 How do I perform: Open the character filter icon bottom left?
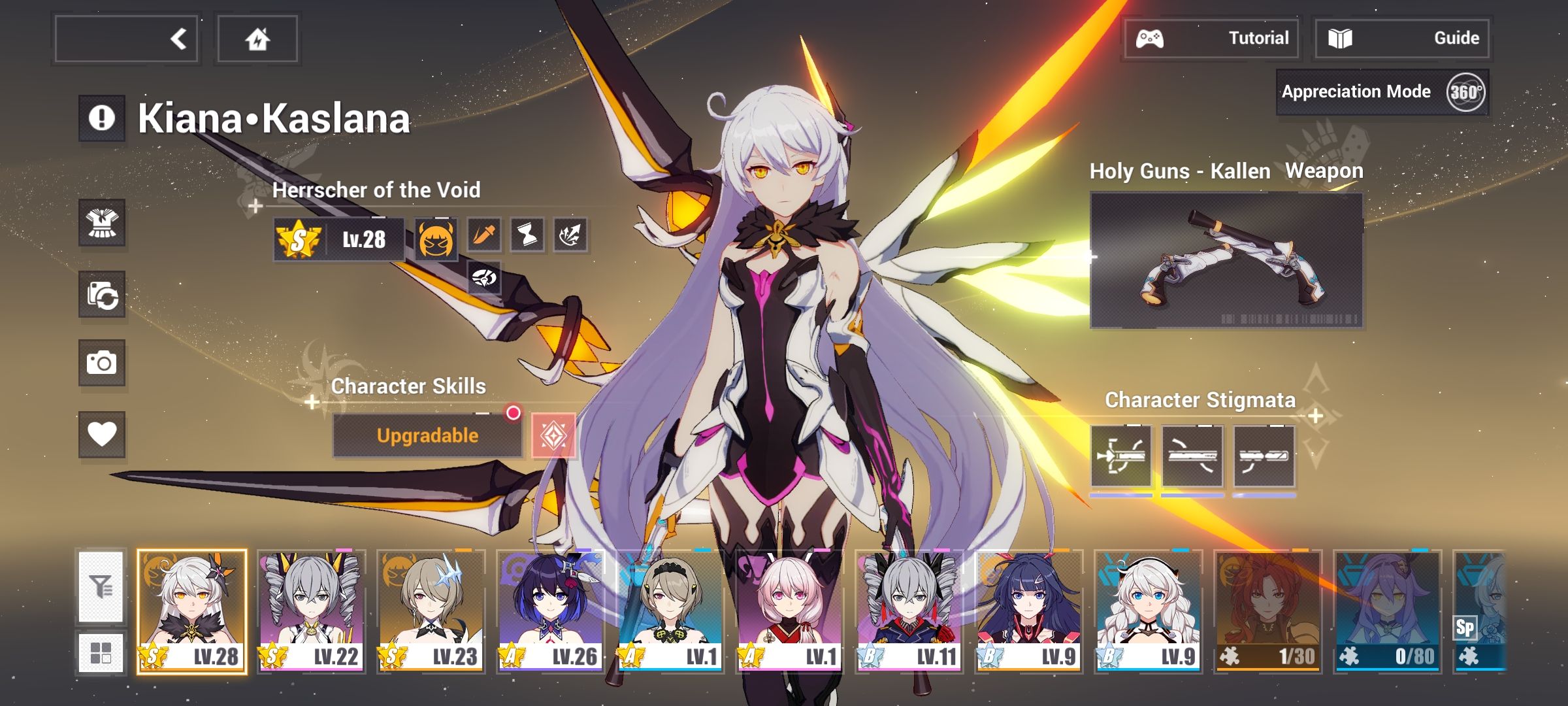pos(103,588)
